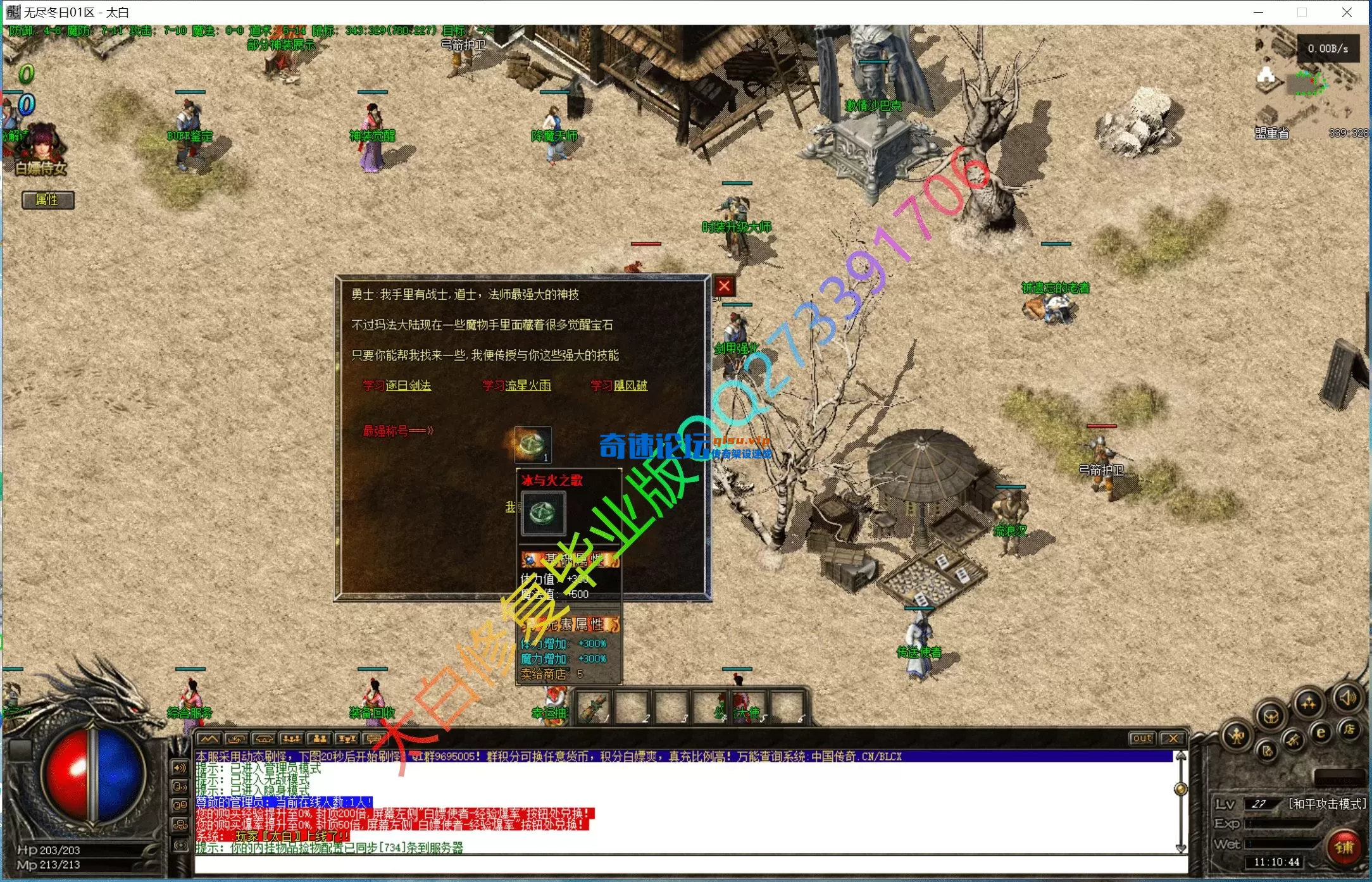This screenshot has height=882, width=1372.
Task: Open the 属性 attribute panel
Action: [x=47, y=200]
